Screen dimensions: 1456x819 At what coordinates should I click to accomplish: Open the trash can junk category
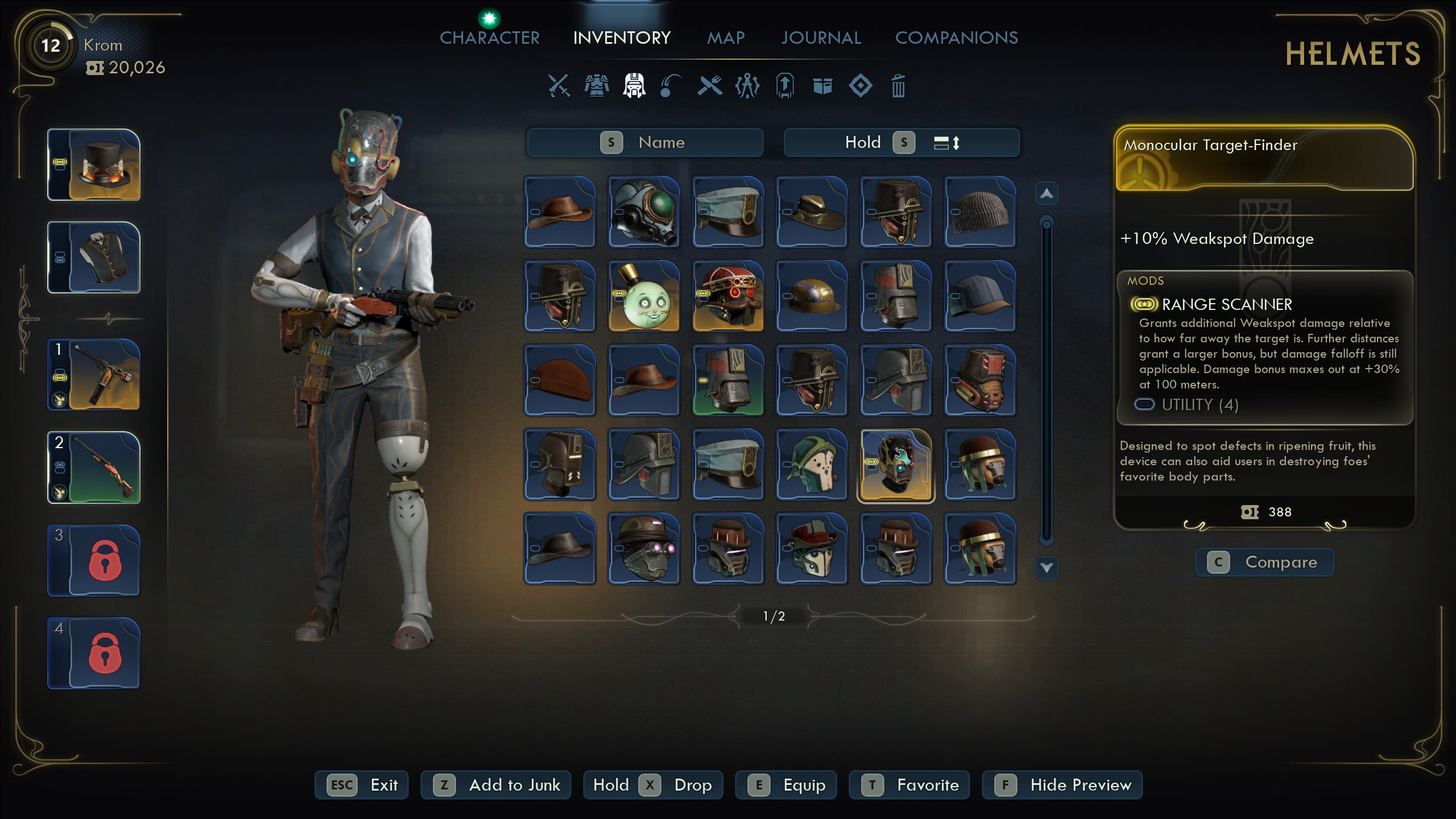898,86
